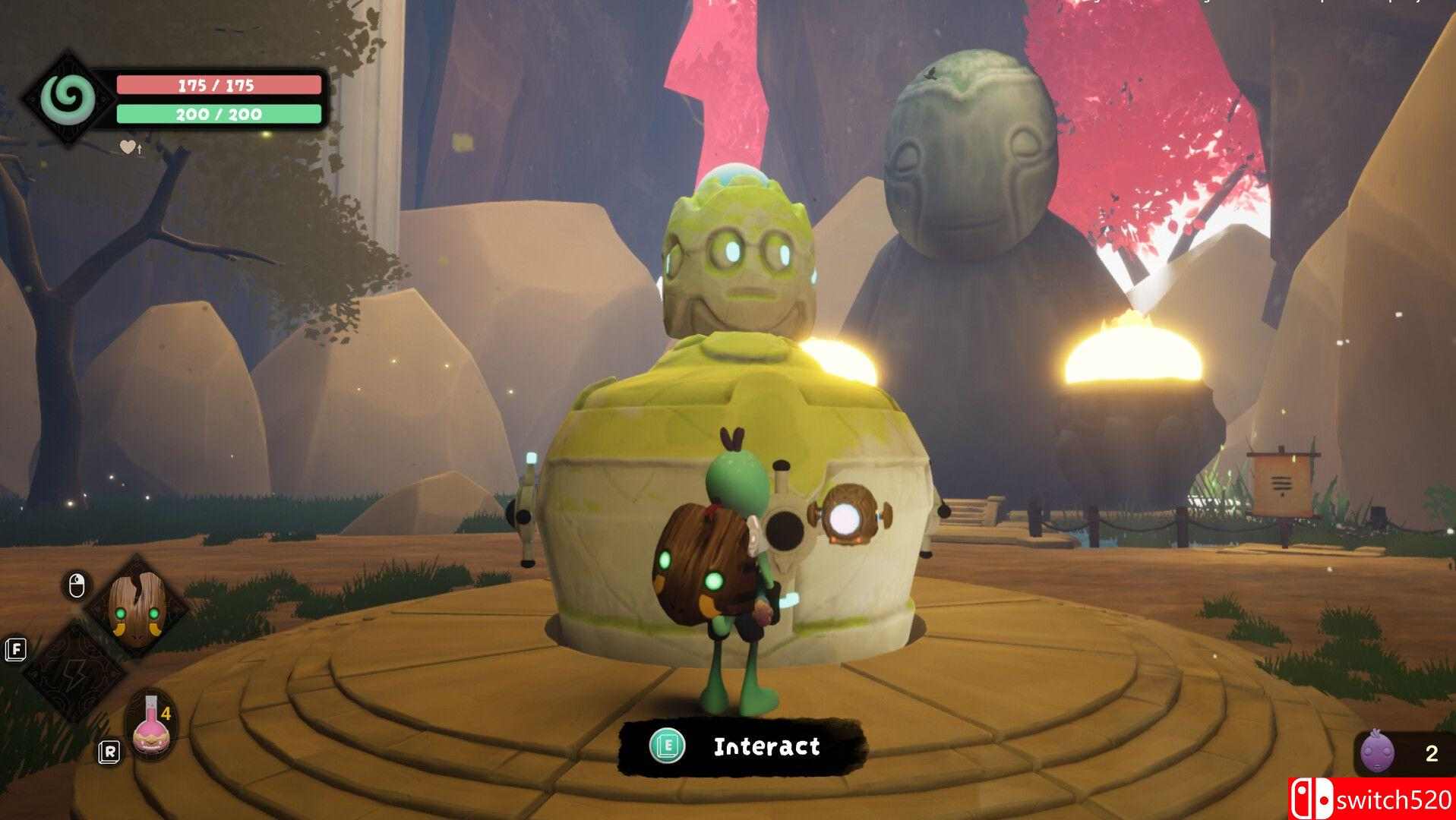Click the small heart buff icon

click(128, 147)
